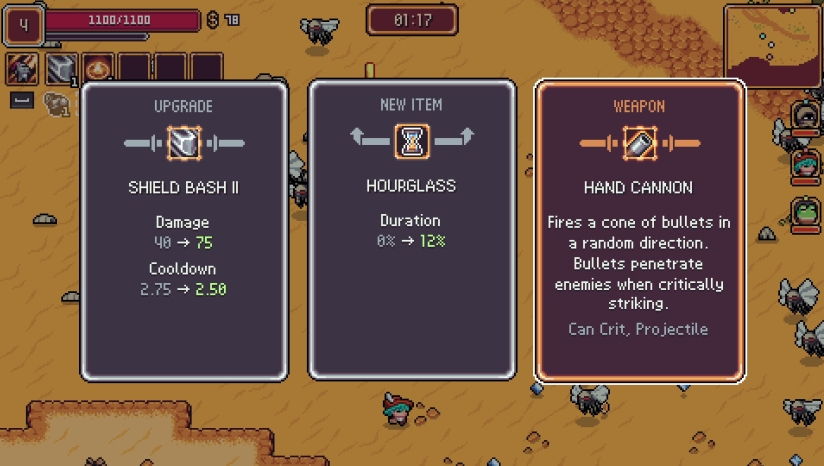Image resolution: width=824 pixels, height=466 pixels.
Task: Select the teal-haired teammate portrait
Action: [805, 164]
